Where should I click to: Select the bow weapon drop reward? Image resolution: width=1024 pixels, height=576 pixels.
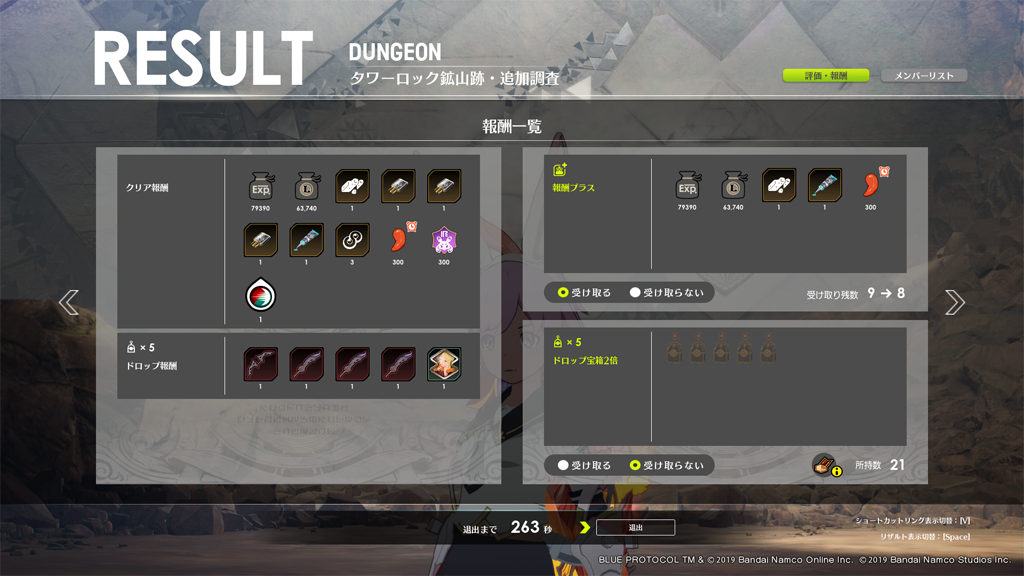pyautogui.click(x=261, y=365)
